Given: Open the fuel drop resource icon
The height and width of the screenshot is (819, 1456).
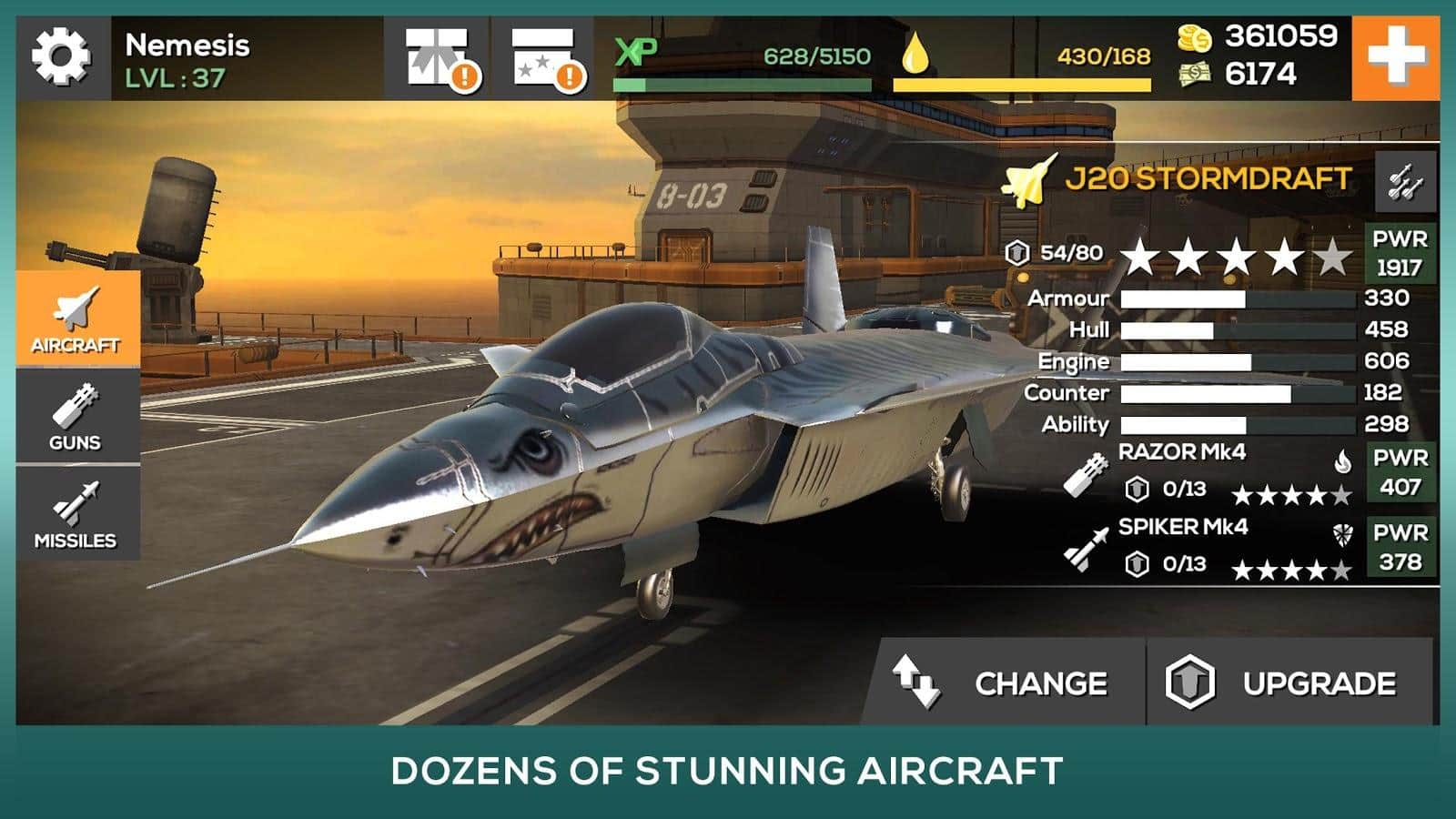Looking at the screenshot, I should (915, 55).
